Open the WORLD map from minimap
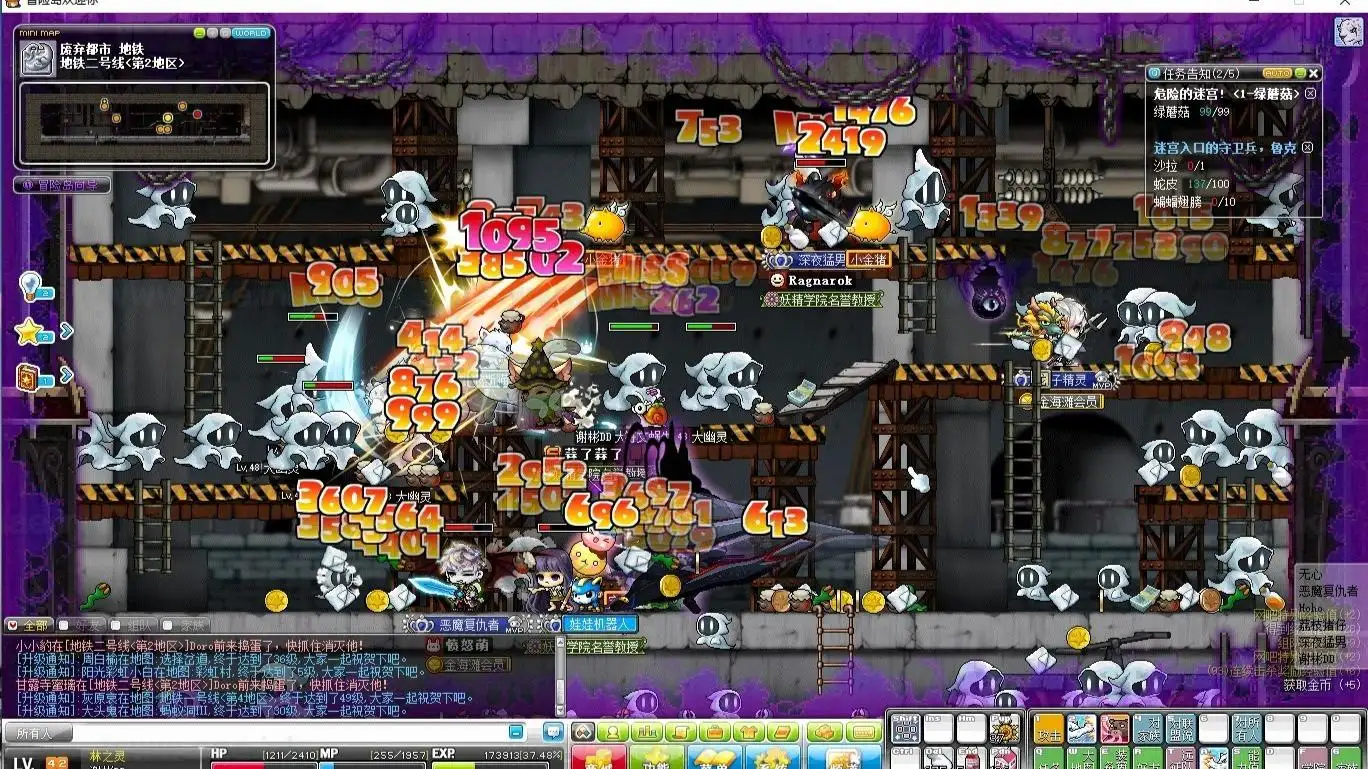Screen dimensions: 1368x769 click(x=250, y=33)
